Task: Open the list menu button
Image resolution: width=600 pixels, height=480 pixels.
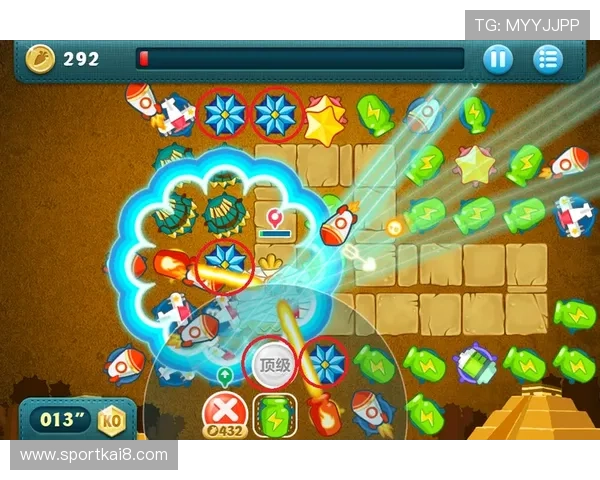Action: tap(547, 59)
